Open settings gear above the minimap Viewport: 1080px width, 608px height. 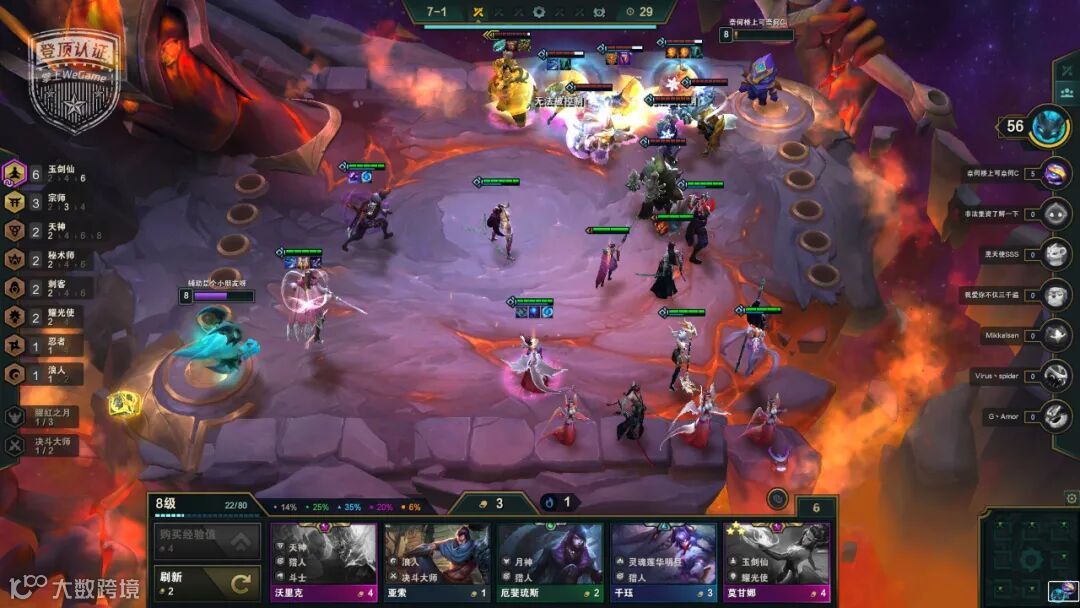click(1072, 497)
